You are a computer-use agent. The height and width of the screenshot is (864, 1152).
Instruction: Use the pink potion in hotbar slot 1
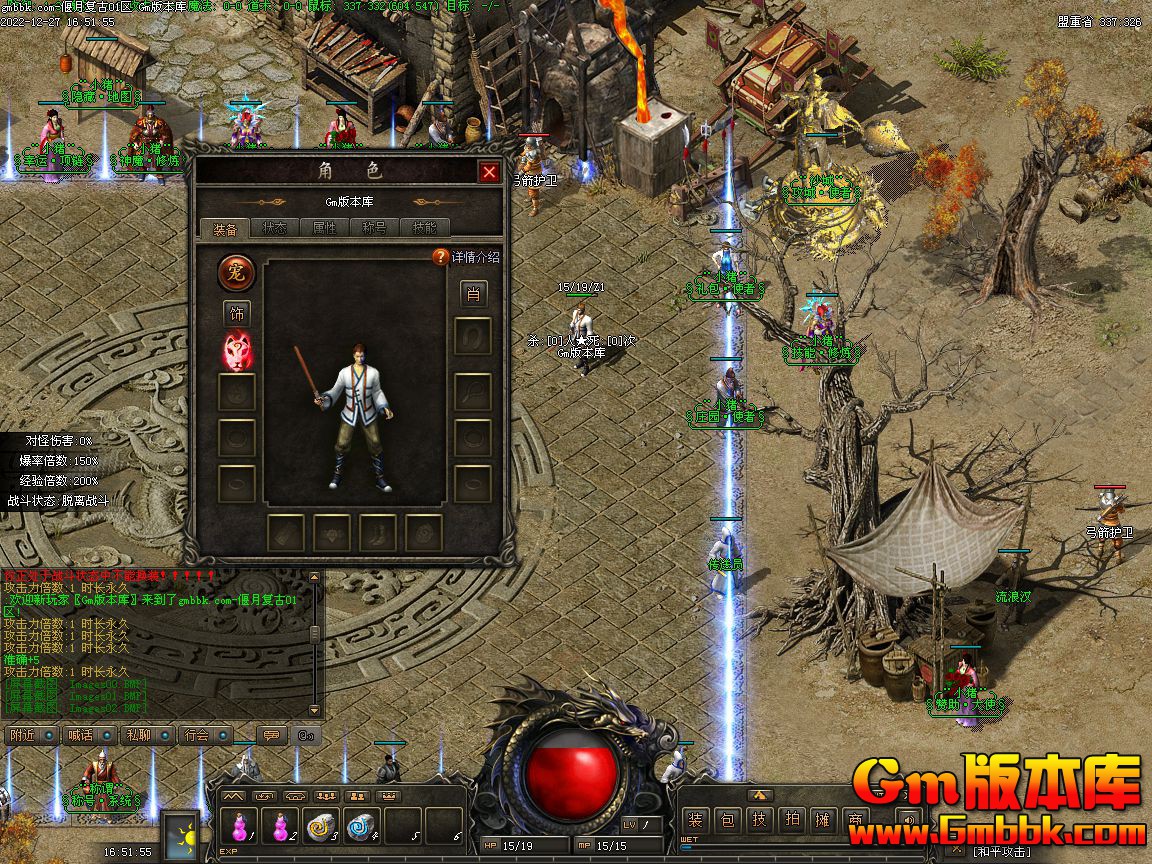coord(239,826)
